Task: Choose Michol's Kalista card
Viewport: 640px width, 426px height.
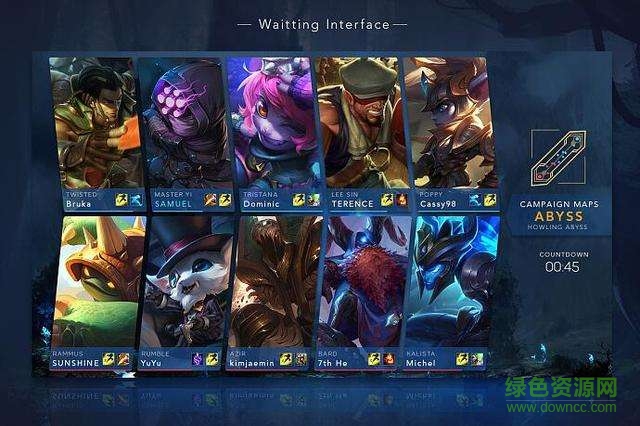Action: (x=447, y=290)
